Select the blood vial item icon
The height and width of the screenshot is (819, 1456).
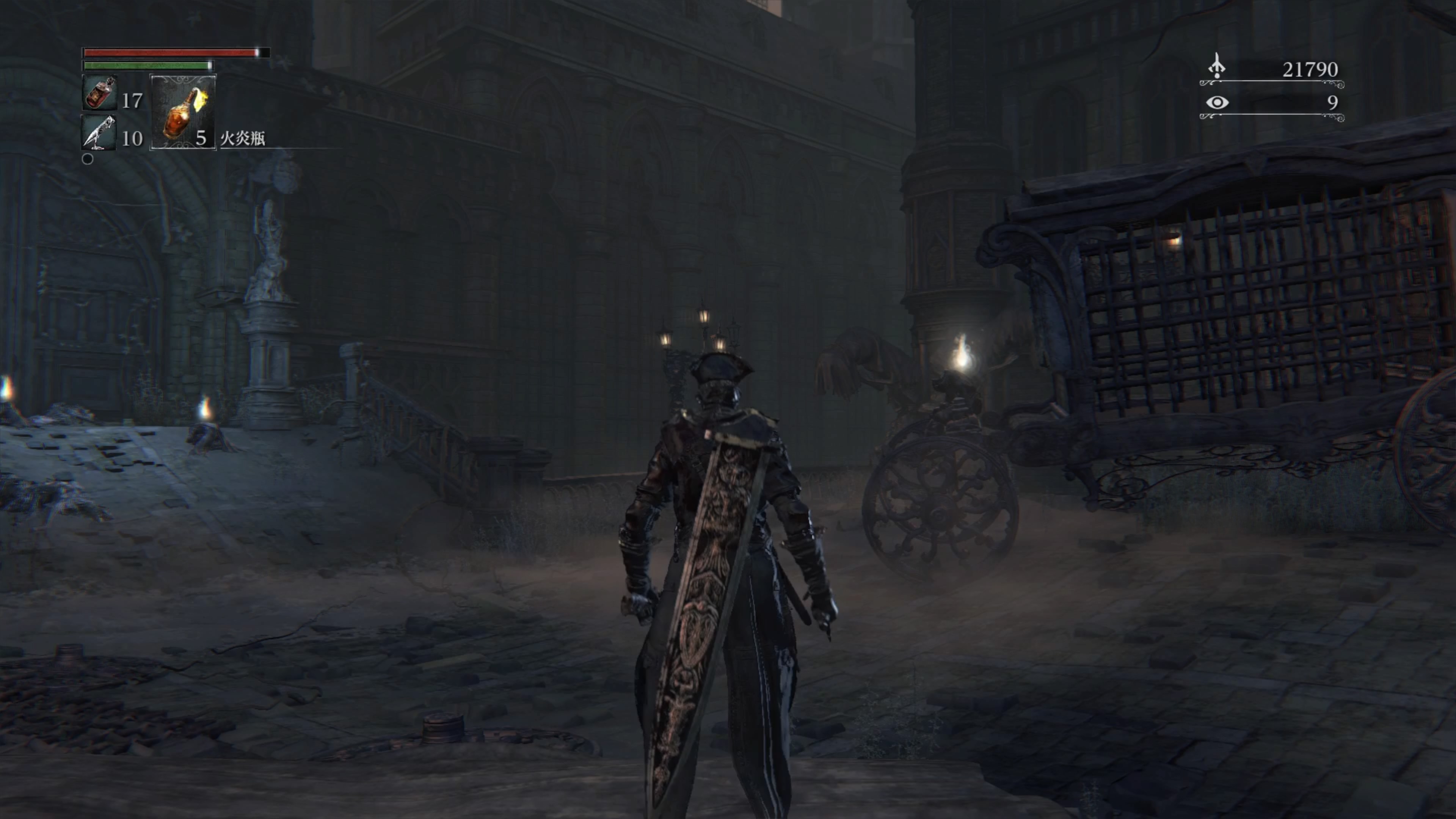tap(99, 93)
